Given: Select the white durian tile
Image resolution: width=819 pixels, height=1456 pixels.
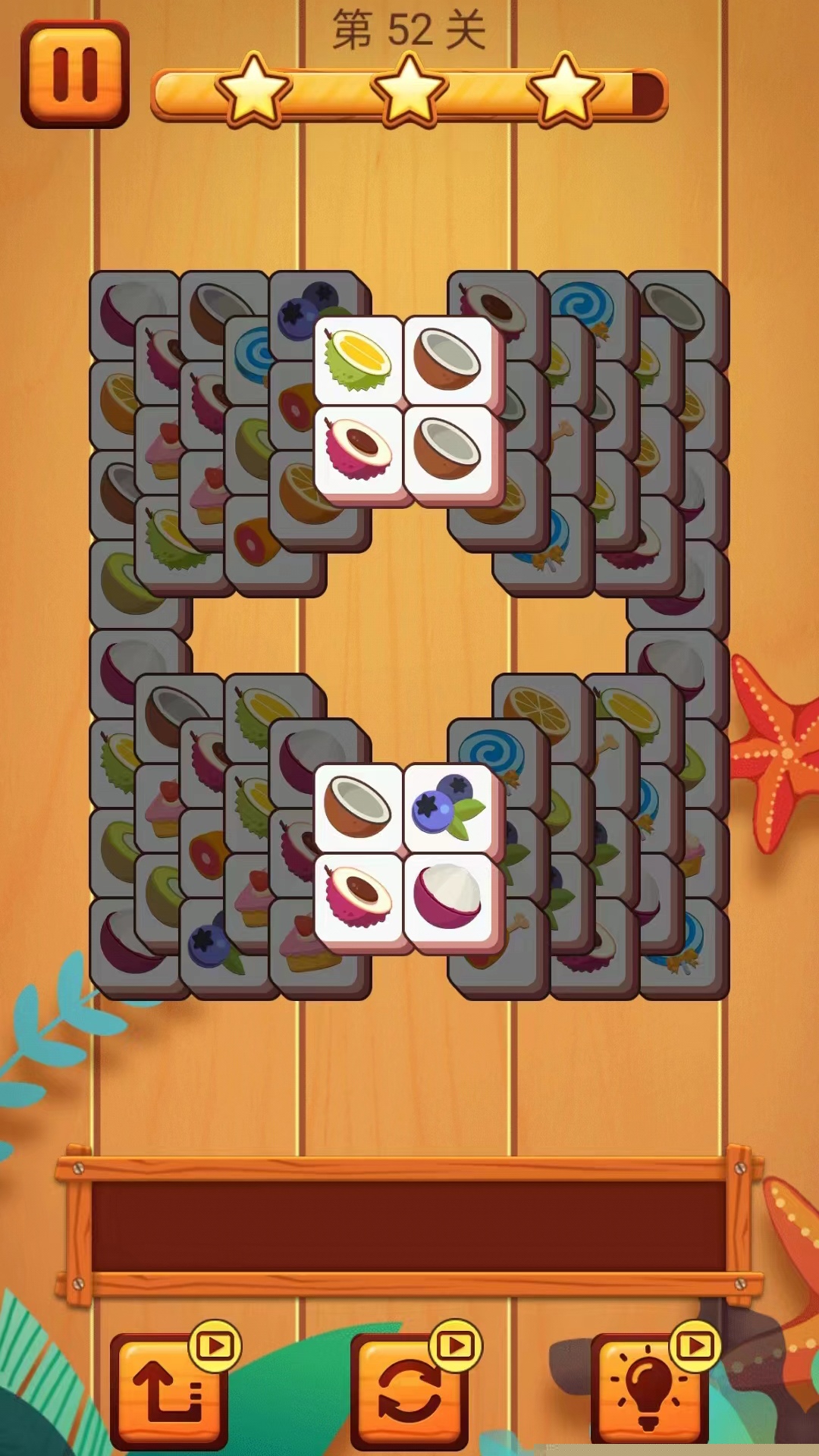Looking at the screenshot, I should (x=358, y=359).
